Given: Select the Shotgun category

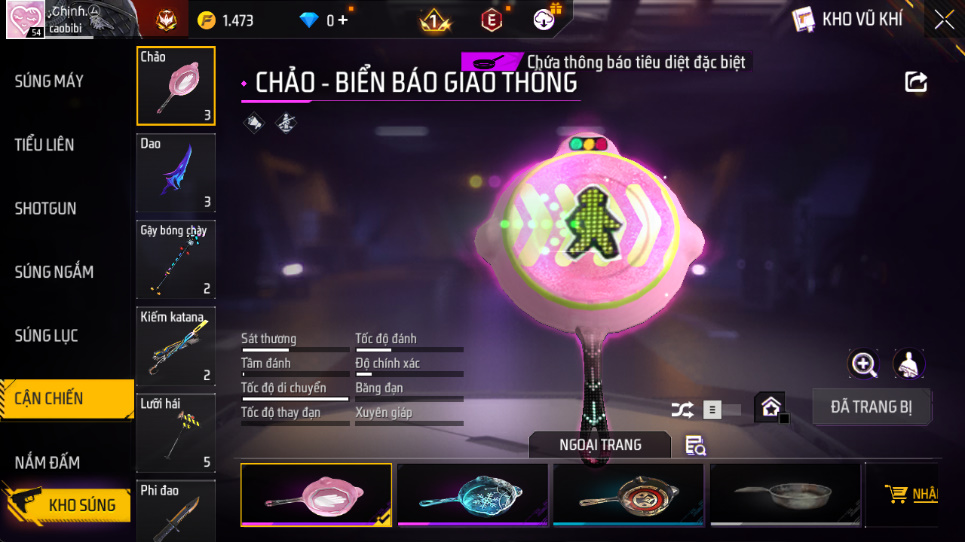Looking at the screenshot, I should (46, 209).
